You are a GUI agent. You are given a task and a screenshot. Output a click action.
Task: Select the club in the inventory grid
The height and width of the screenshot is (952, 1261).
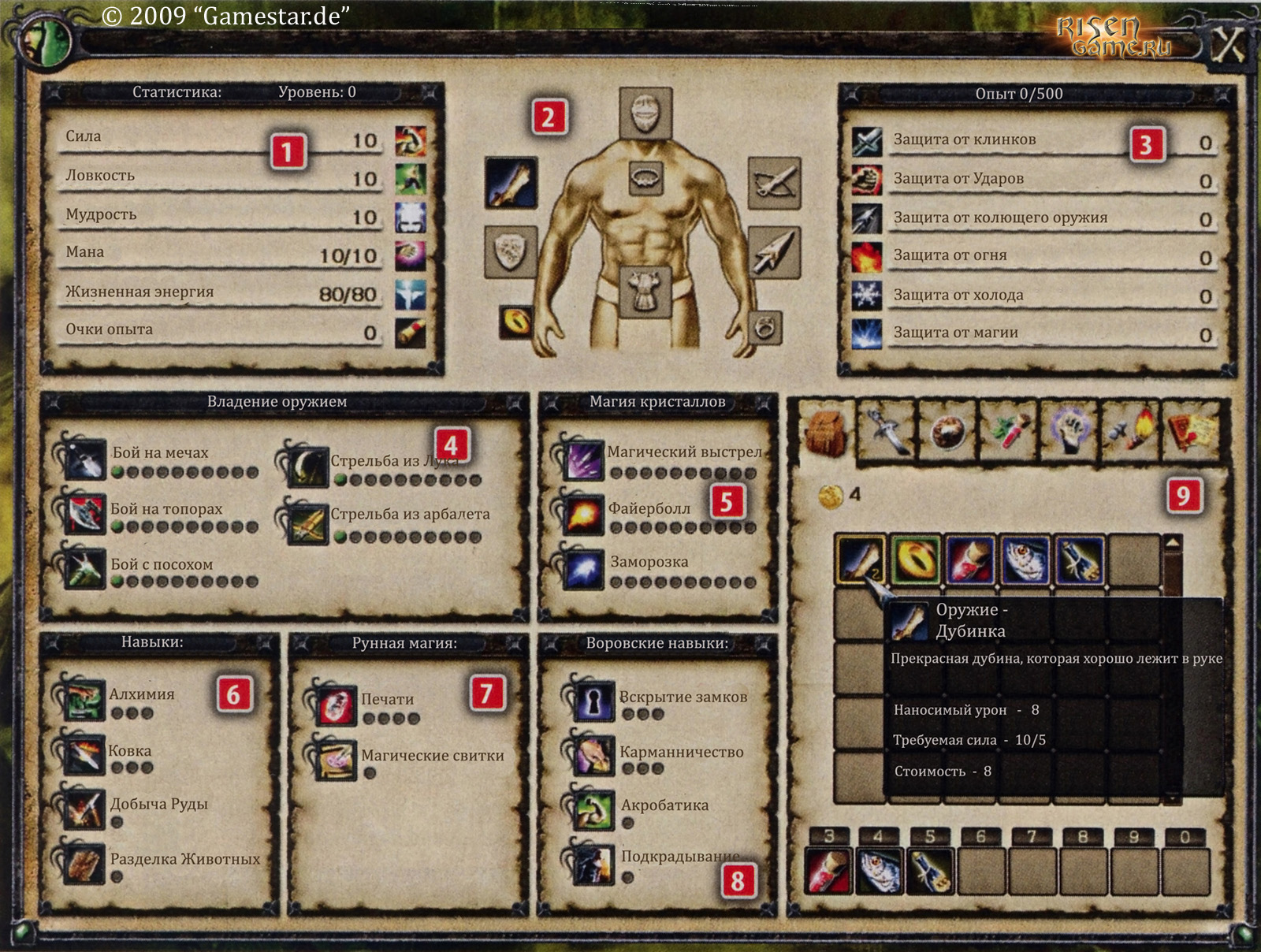click(861, 560)
